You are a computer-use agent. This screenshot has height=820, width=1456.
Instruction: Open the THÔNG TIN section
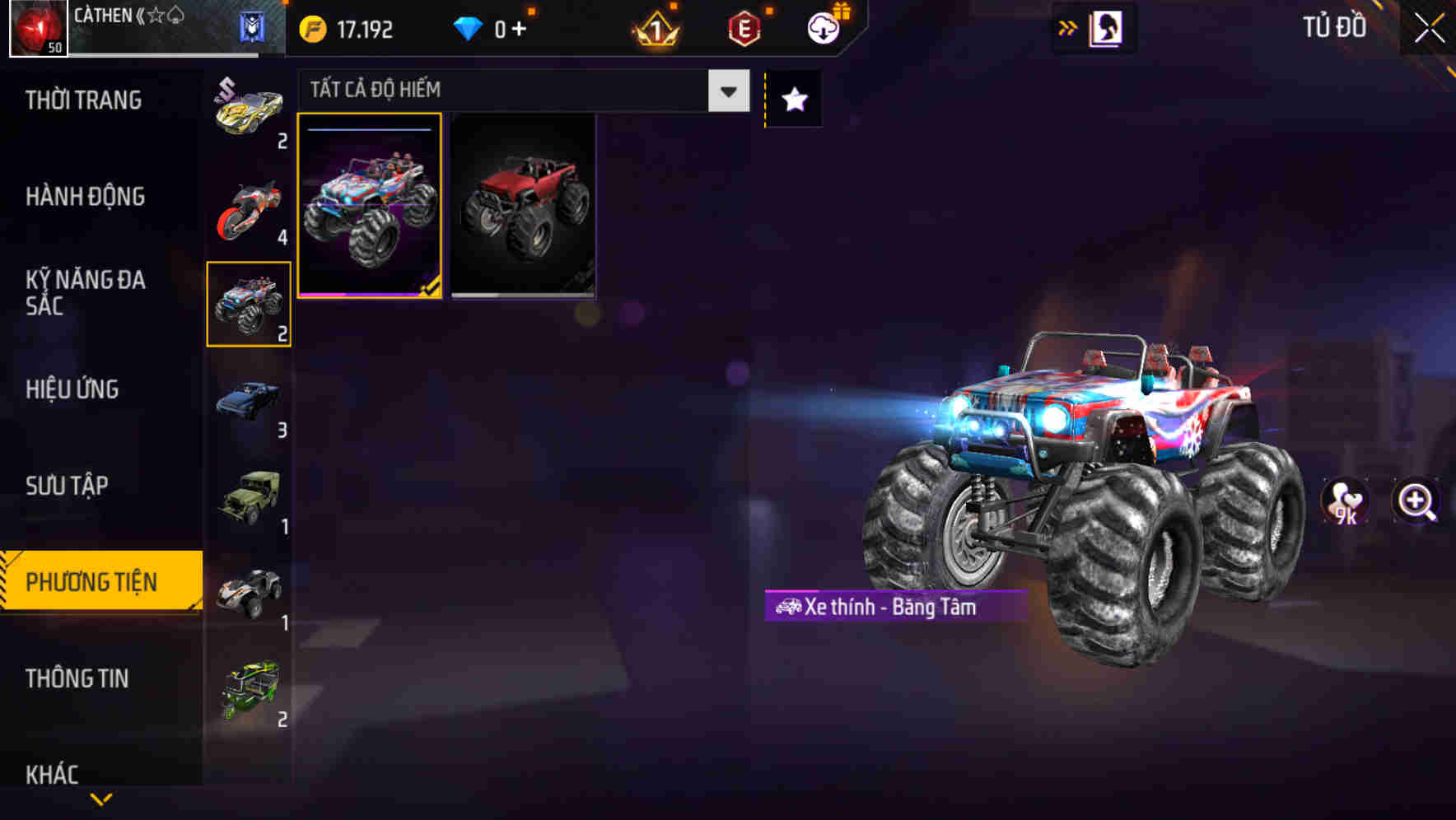pos(78,678)
